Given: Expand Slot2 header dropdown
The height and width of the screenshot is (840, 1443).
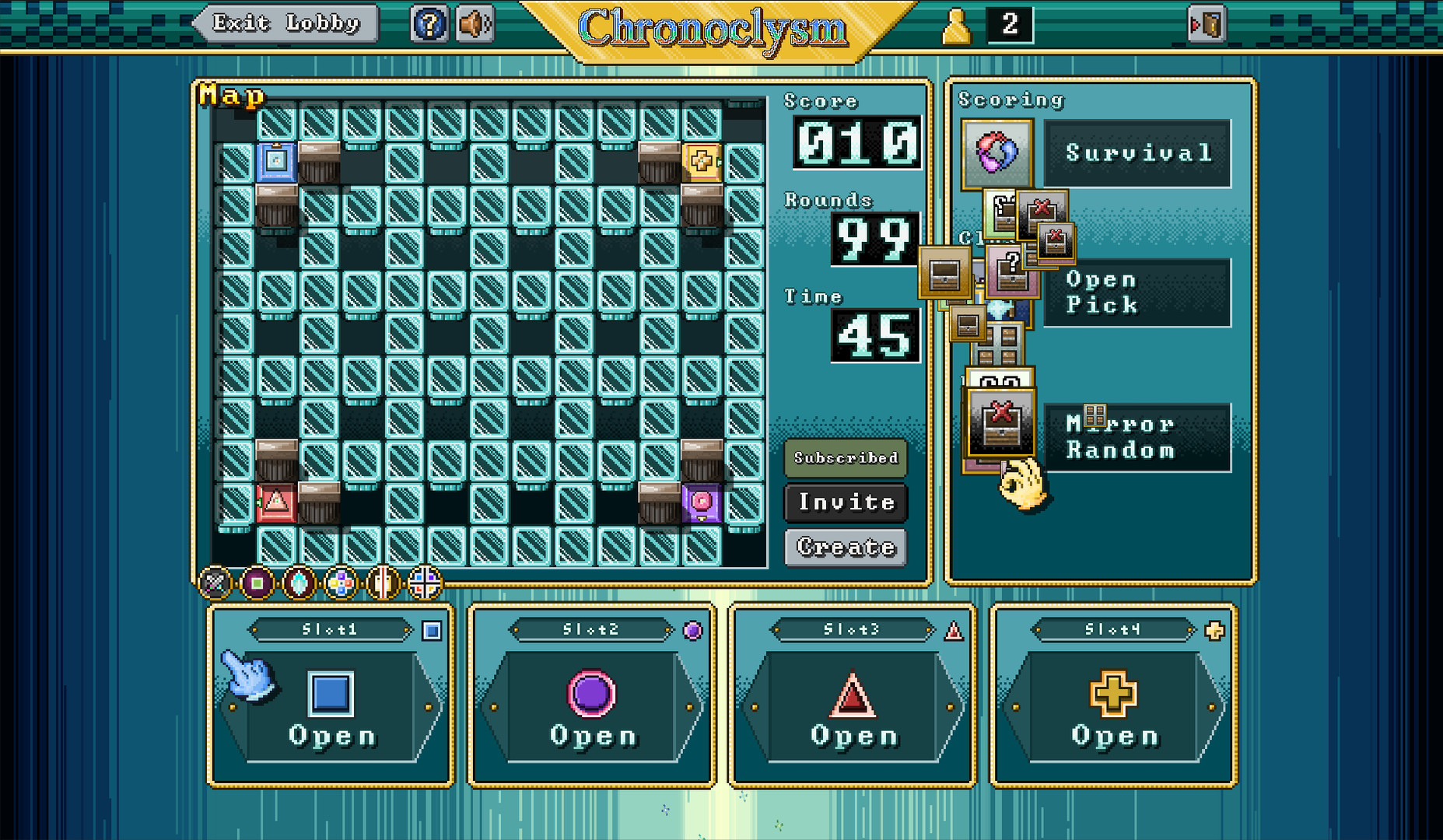Looking at the screenshot, I should pos(593,631).
